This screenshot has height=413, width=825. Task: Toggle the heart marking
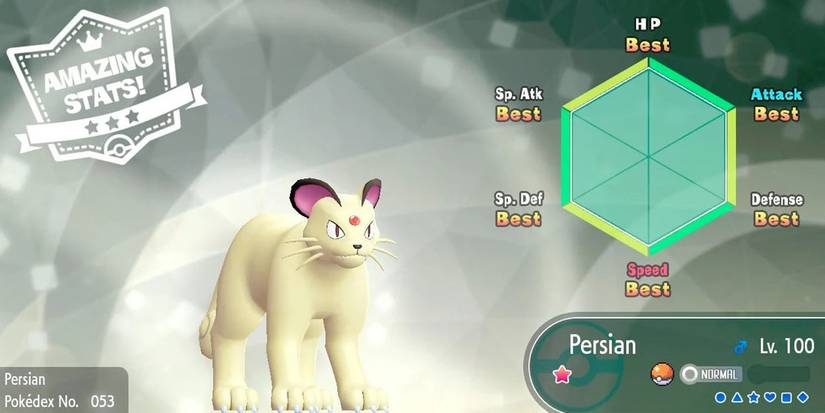770,398
